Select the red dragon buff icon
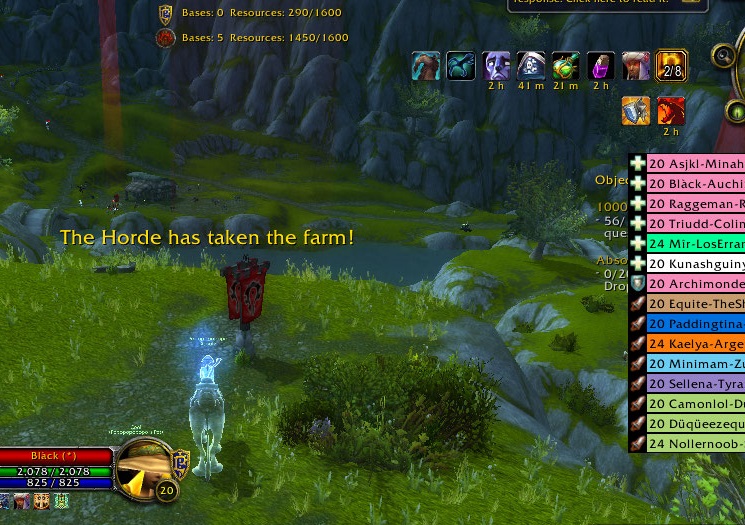Image resolution: width=745 pixels, height=525 pixels. tap(671, 110)
